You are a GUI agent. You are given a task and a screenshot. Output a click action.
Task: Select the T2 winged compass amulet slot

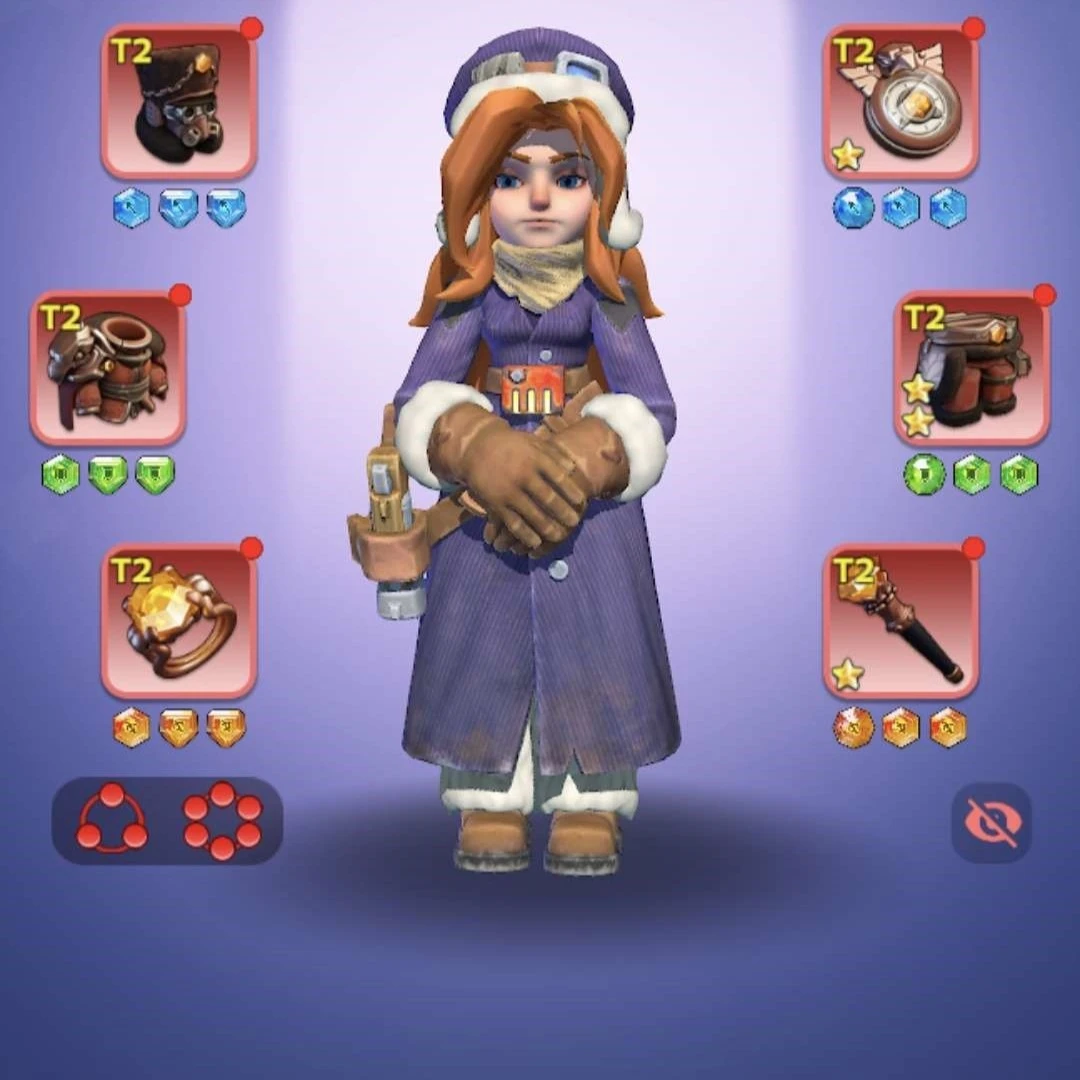[x=900, y=102]
